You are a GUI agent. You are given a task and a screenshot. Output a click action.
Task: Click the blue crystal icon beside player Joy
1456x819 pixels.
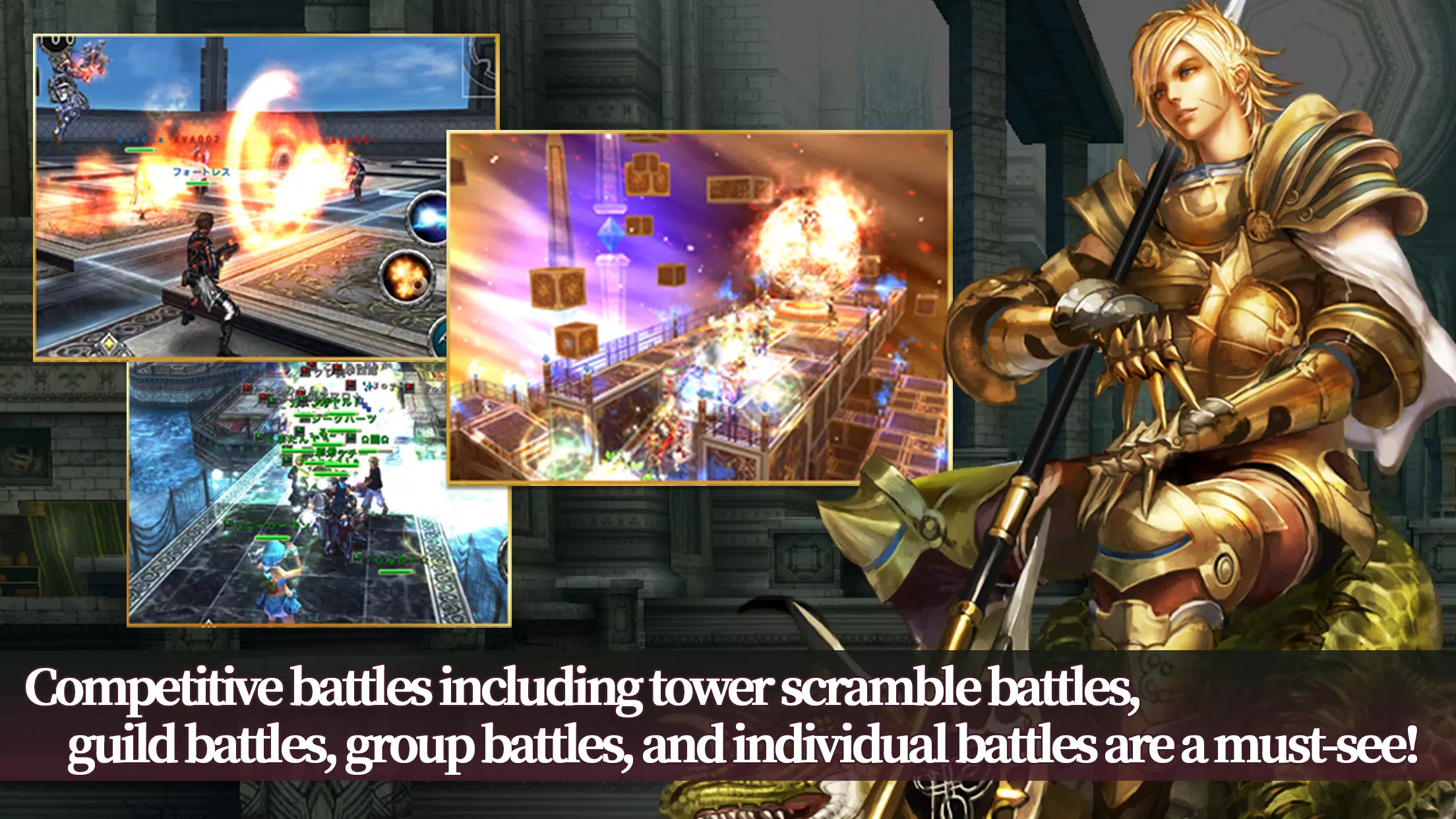click(x=369, y=385)
